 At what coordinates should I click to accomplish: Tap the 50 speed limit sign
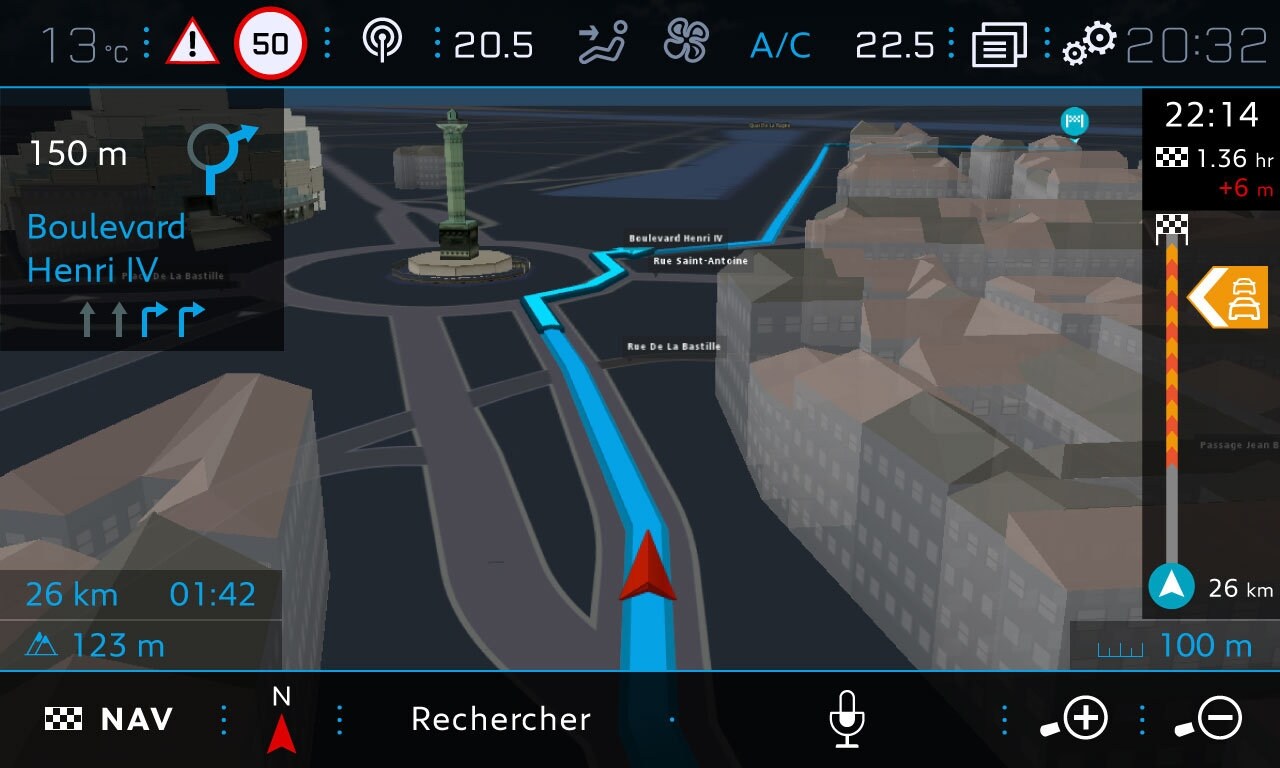pyautogui.click(x=270, y=44)
